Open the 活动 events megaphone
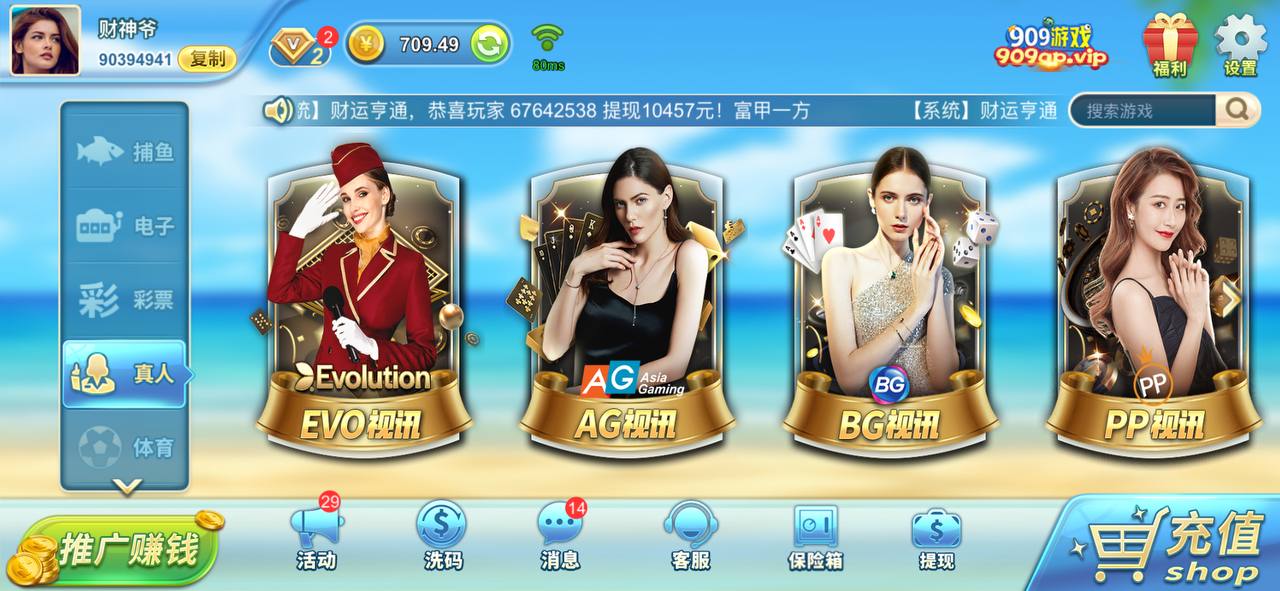 [x=316, y=537]
